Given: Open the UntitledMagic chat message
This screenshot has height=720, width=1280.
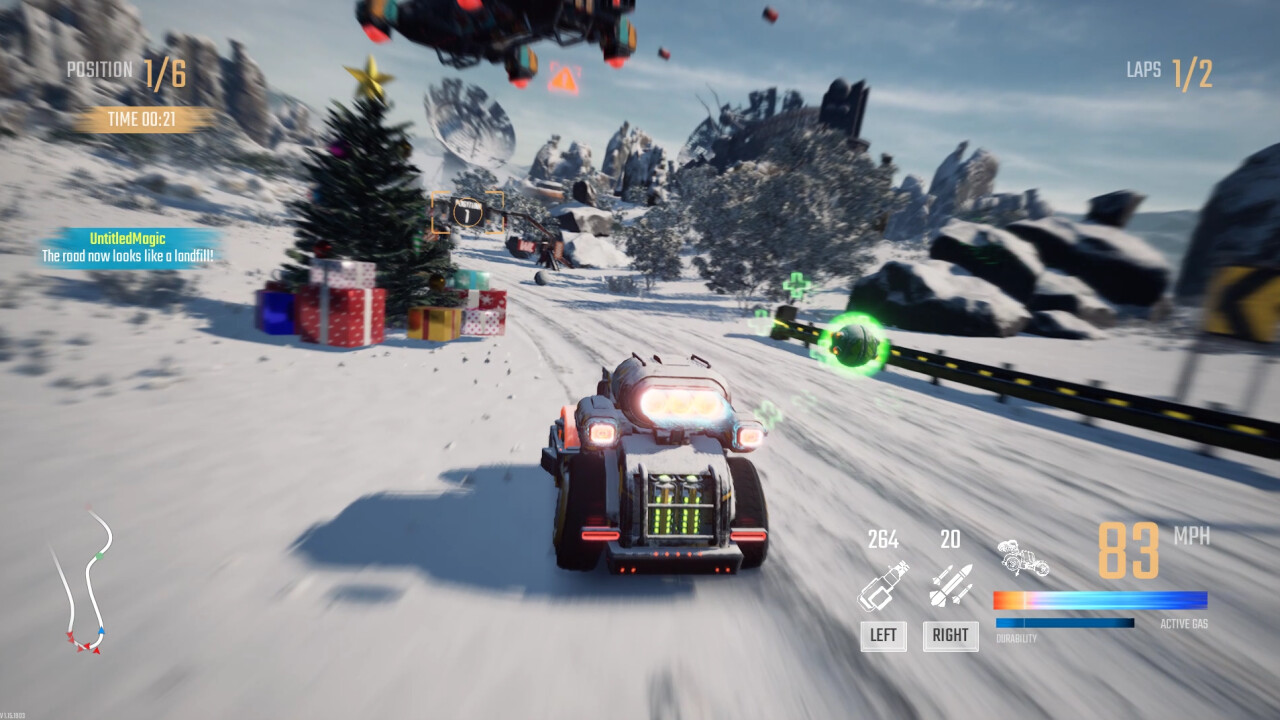Looking at the screenshot, I should pos(128,248).
